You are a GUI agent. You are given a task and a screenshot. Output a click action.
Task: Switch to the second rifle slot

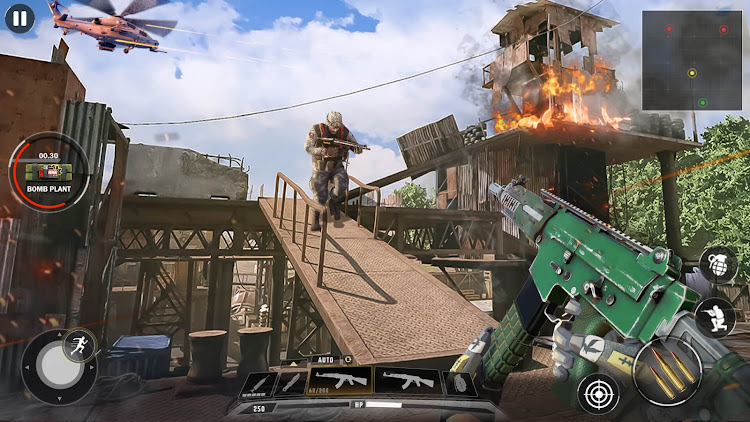[x=407, y=380]
